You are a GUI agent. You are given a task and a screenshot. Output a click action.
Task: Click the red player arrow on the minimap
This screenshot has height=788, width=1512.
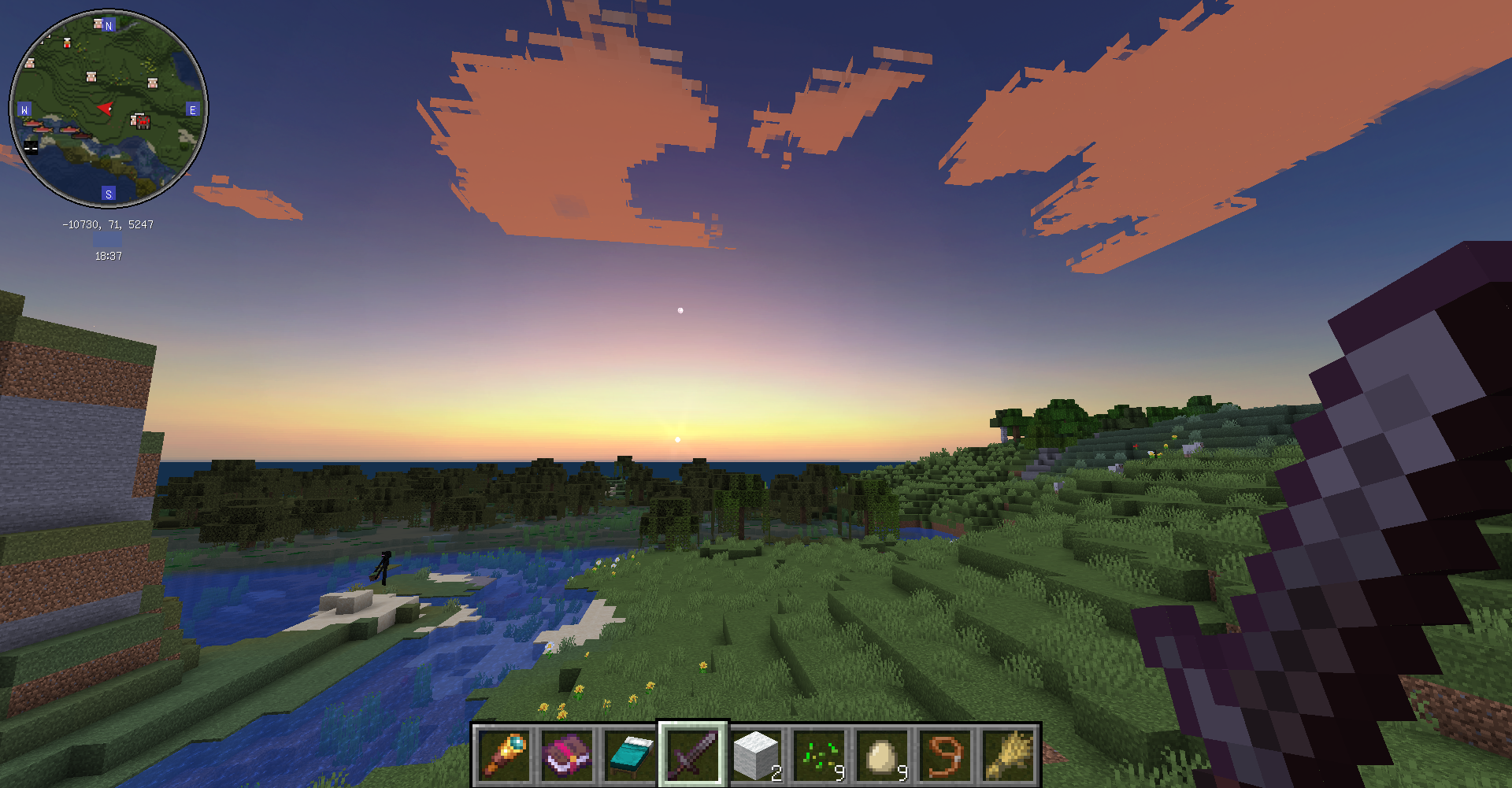(x=106, y=108)
